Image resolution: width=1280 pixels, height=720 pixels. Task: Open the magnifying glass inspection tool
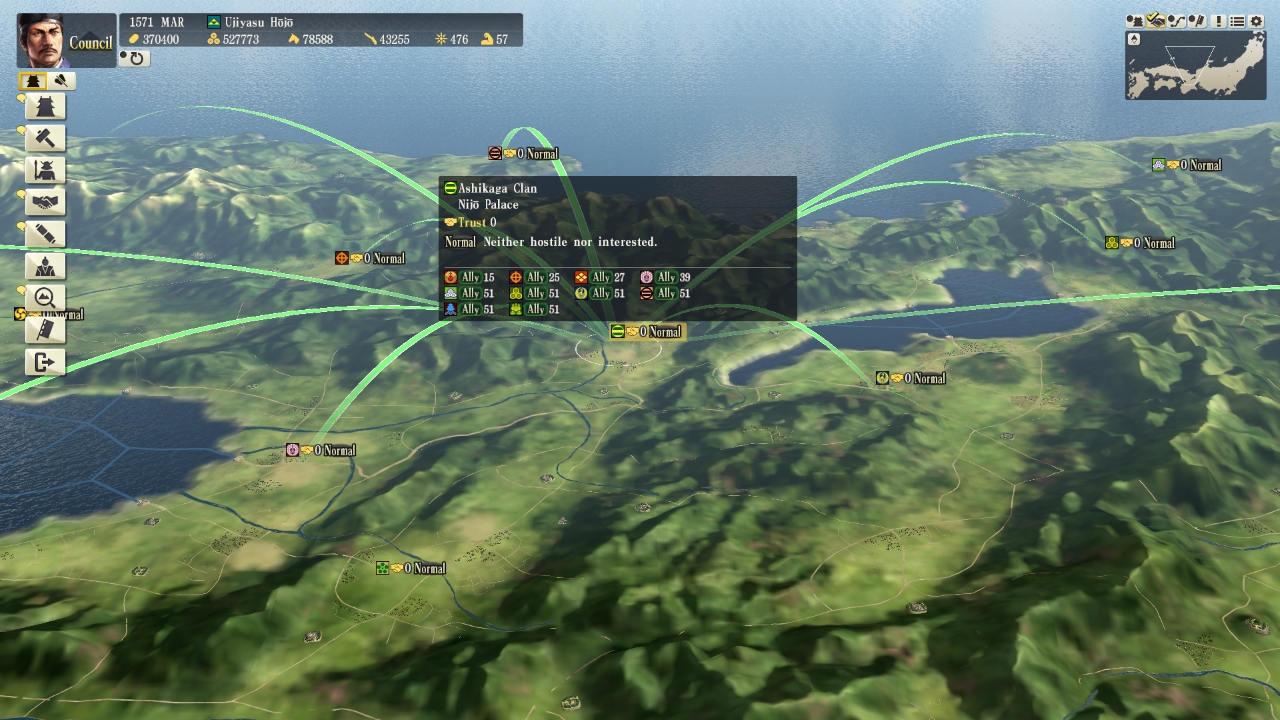(x=43, y=295)
